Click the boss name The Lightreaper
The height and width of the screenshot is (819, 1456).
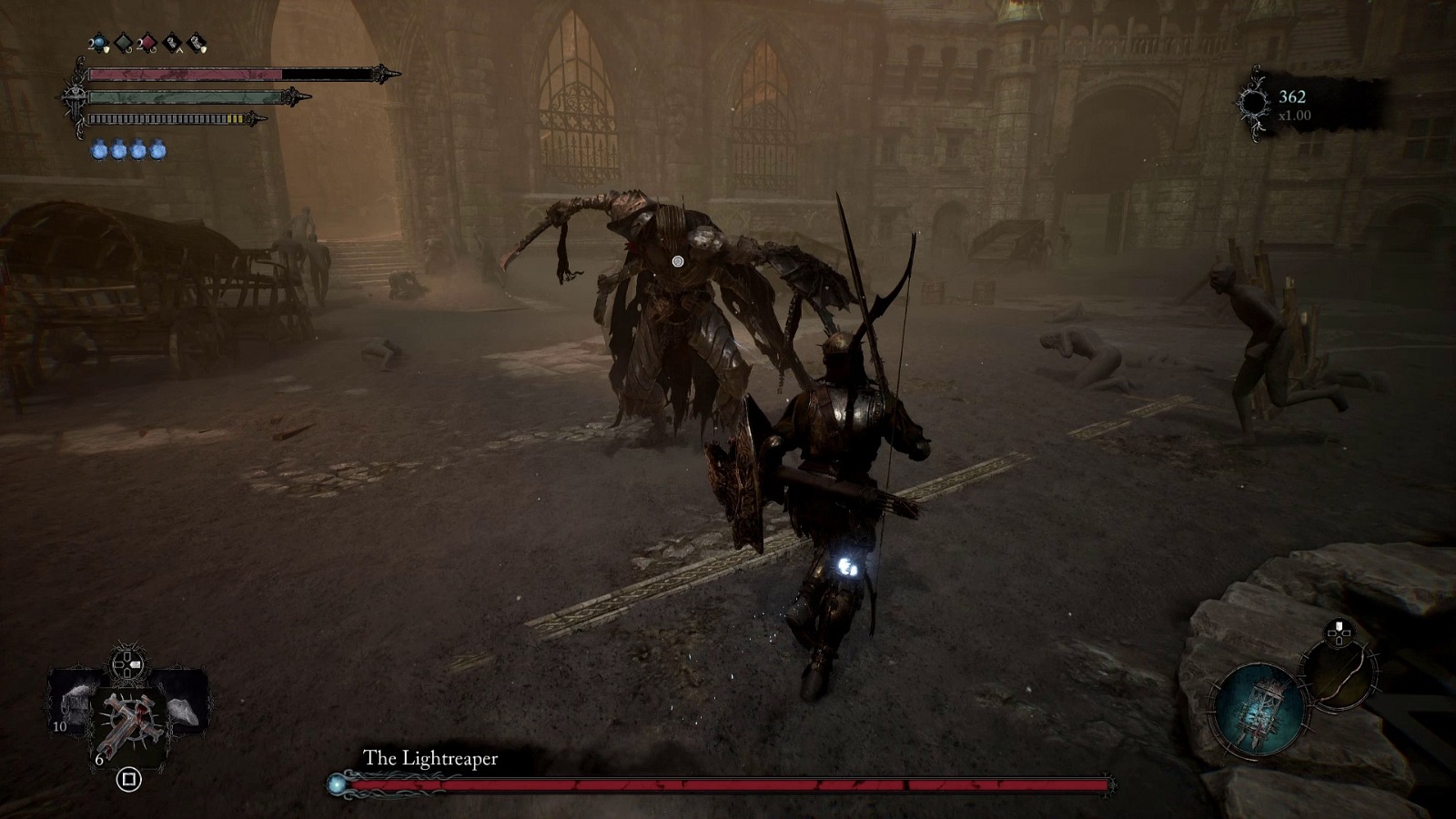point(431,756)
